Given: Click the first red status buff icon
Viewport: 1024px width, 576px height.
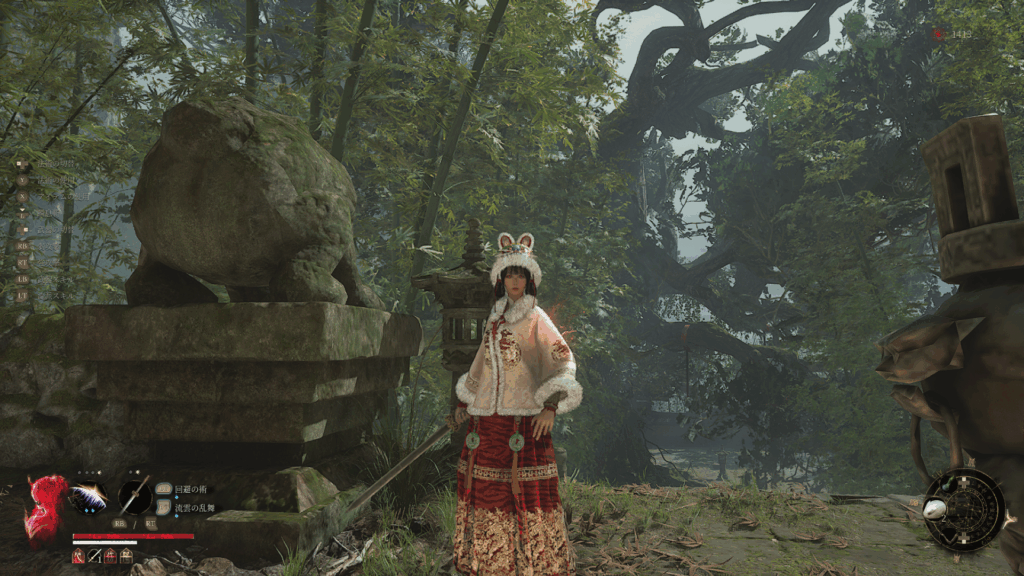Looking at the screenshot, I should coord(78,556).
